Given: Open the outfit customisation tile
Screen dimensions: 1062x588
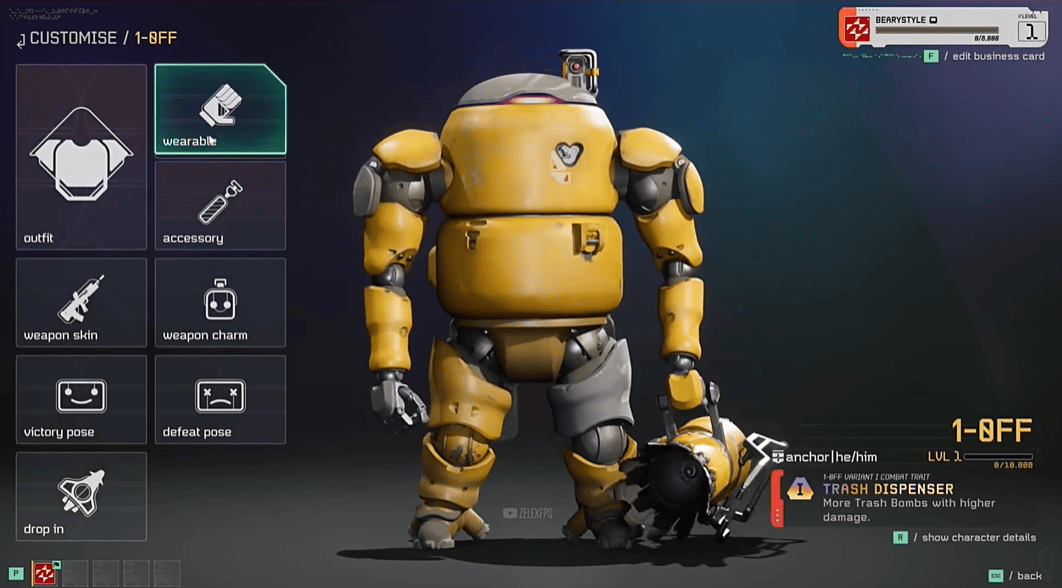Looking at the screenshot, I should tap(81, 157).
